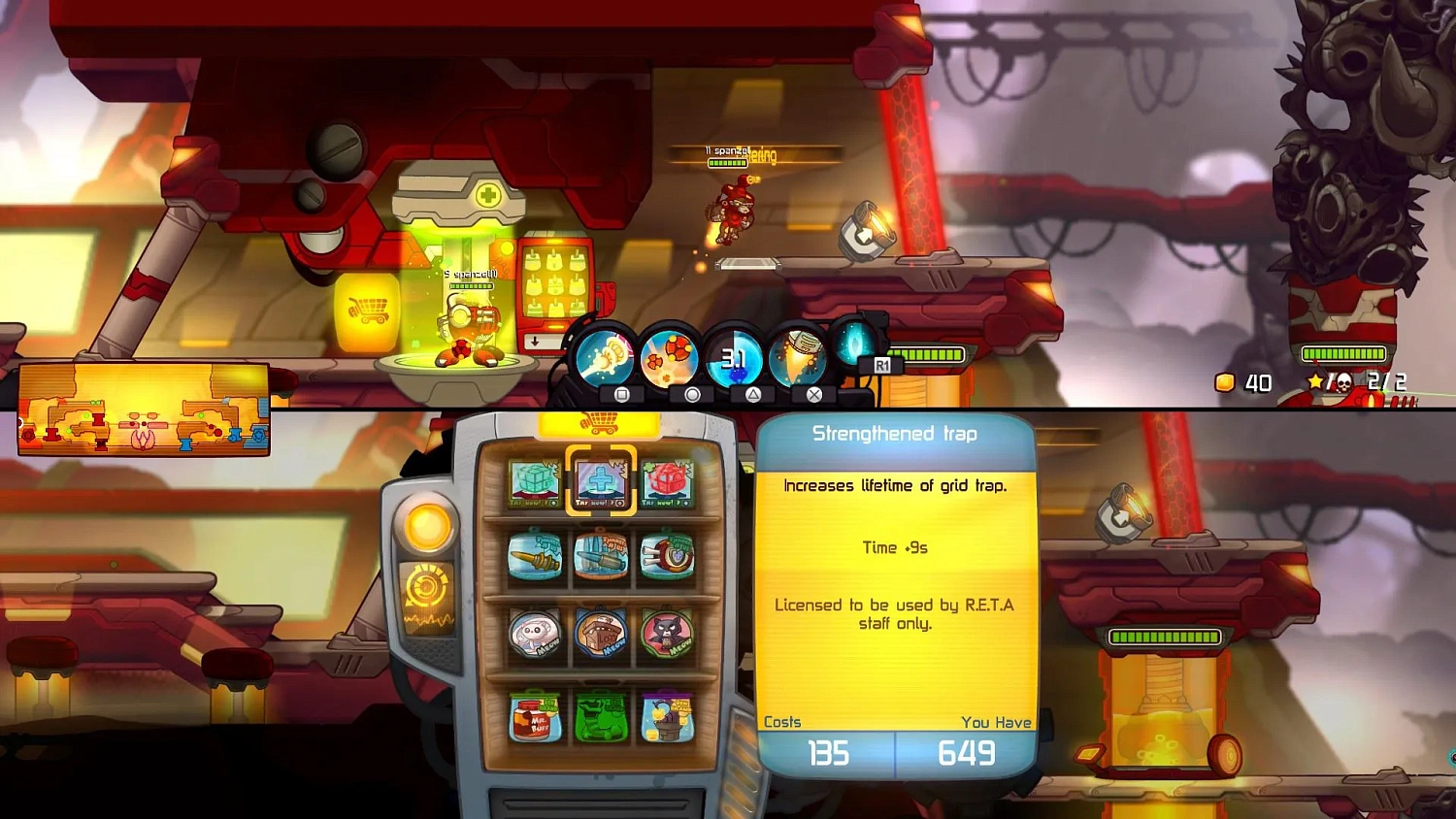Screen dimensions: 1456x819
Task: Select the round cannon upgrade item
Action: [668, 556]
